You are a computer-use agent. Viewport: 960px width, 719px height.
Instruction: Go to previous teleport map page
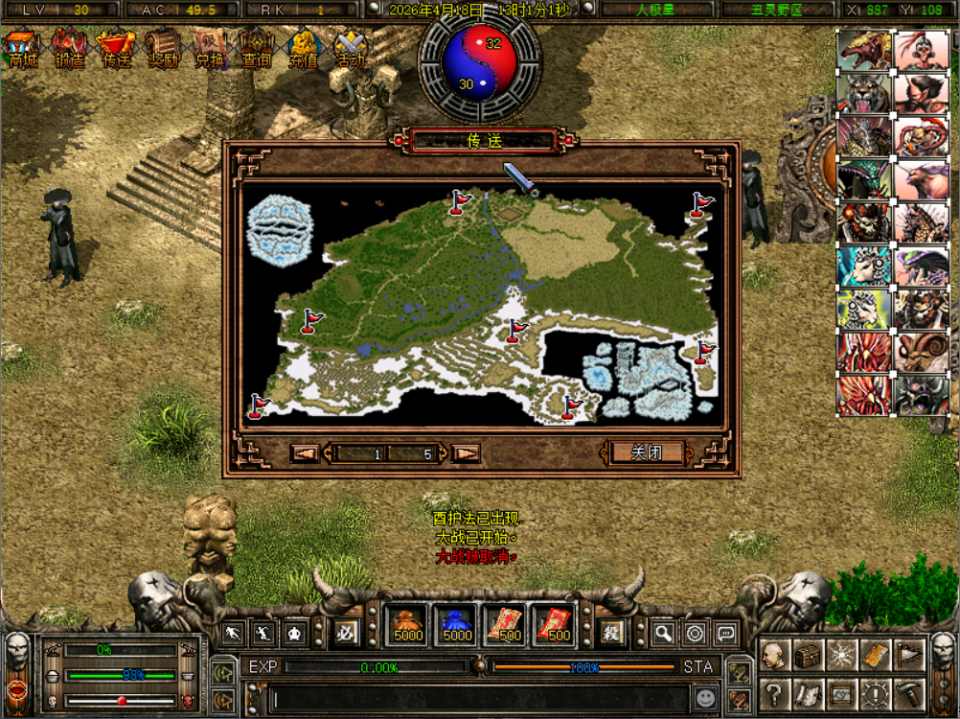[x=305, y=454]
